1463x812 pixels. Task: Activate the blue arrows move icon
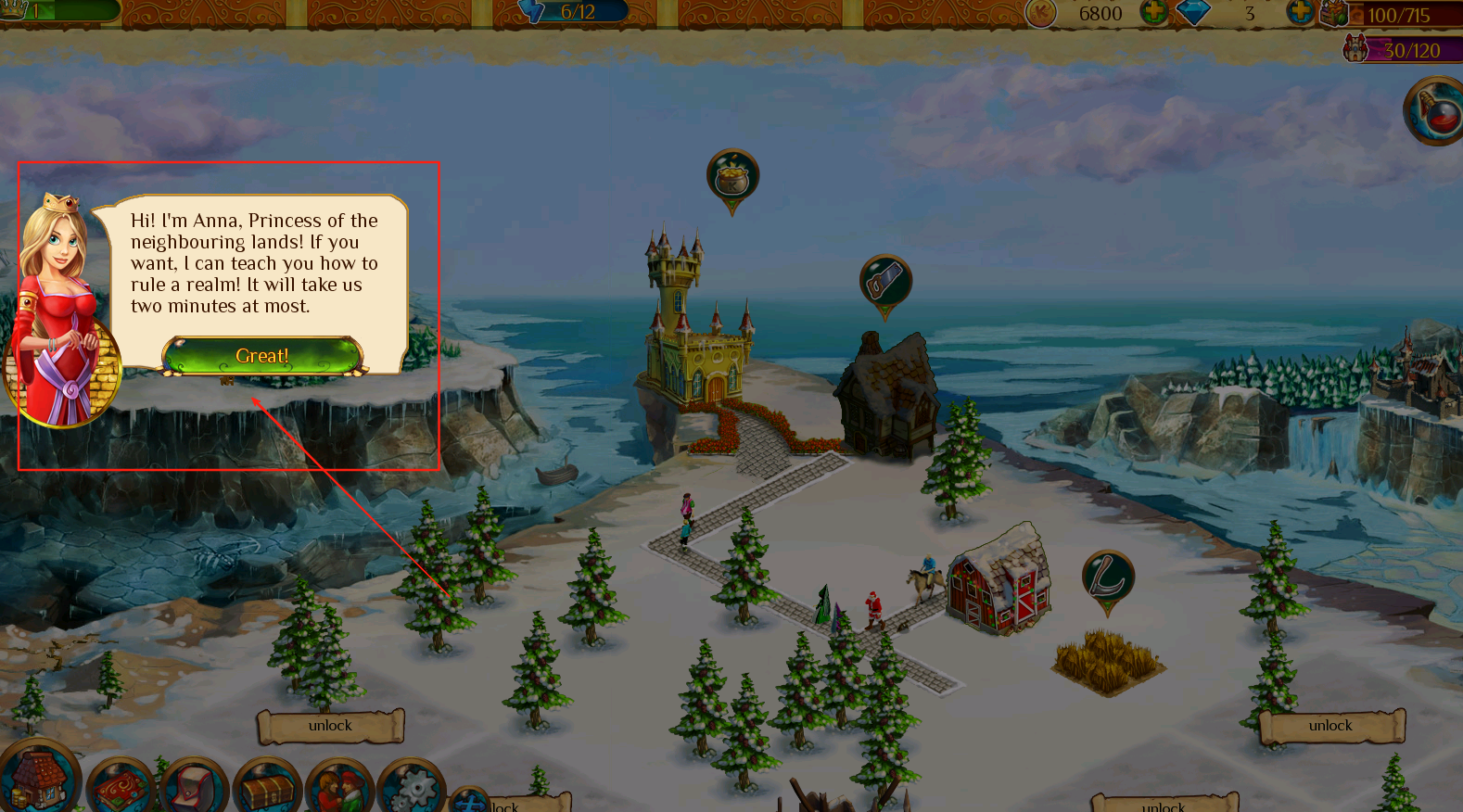(471, 801)
